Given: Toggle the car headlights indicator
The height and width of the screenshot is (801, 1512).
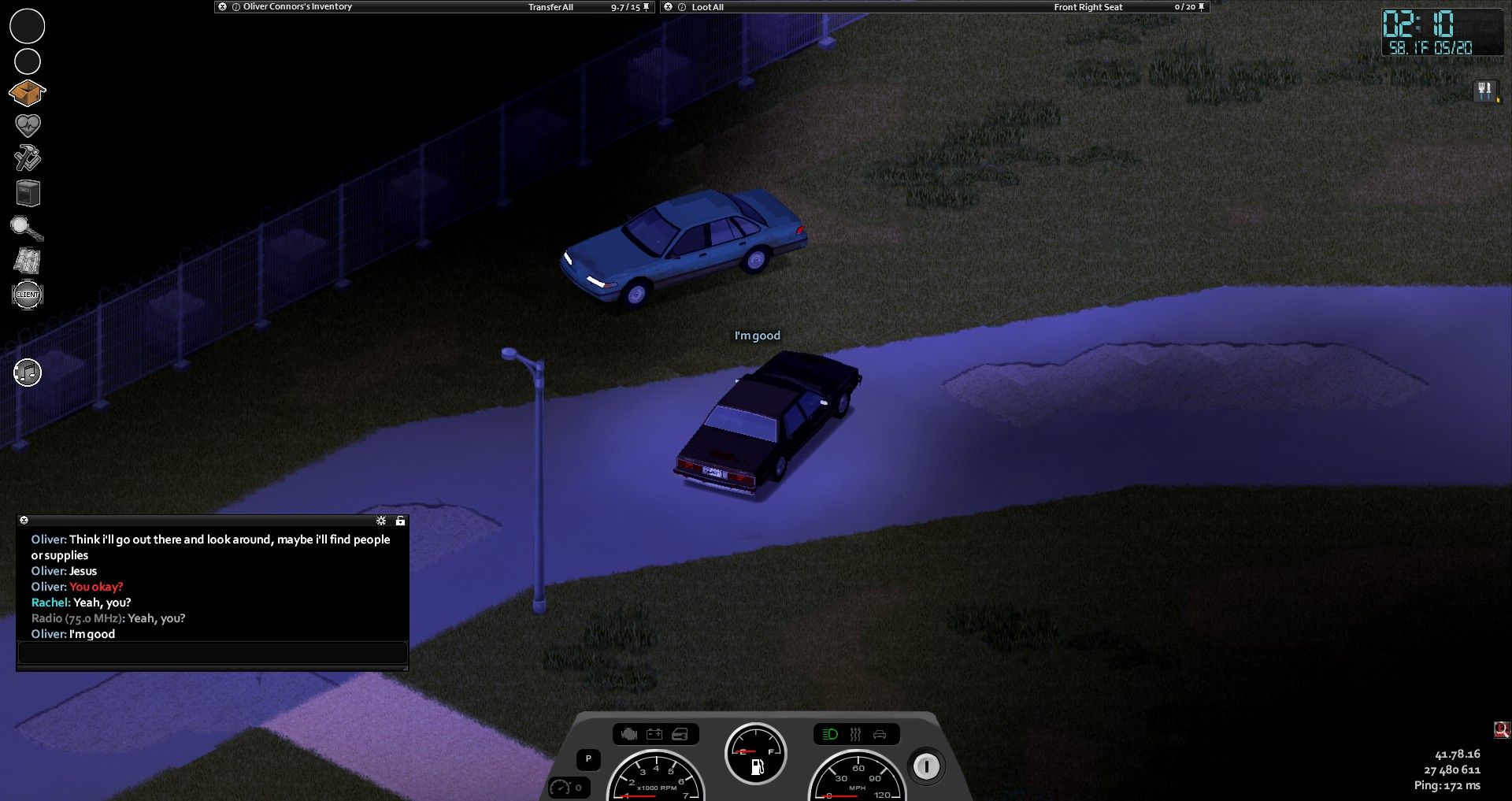Looking at the screenshot, I should 830,735.
